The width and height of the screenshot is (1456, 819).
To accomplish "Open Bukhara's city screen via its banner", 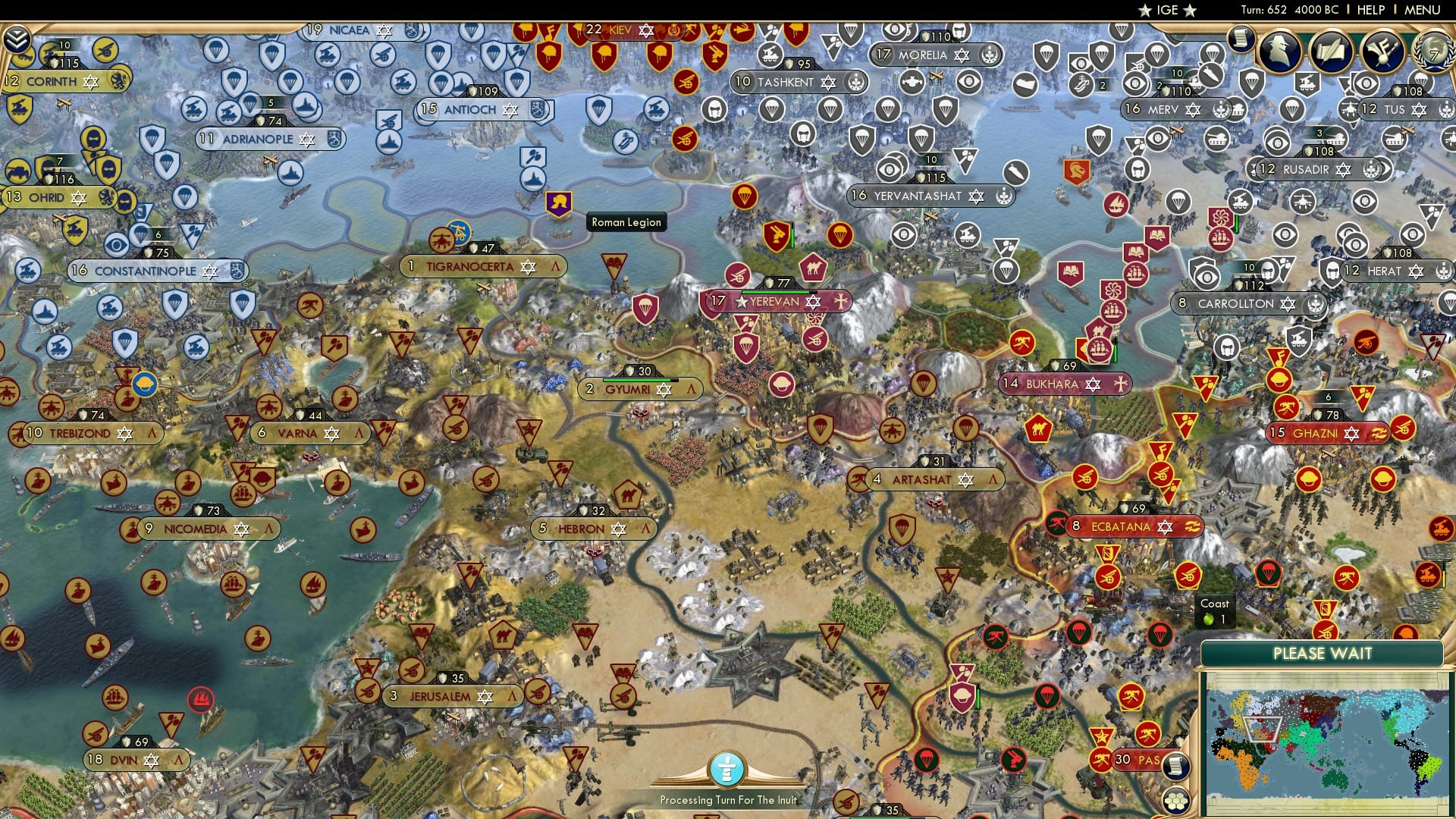I will pos(1054,384).
